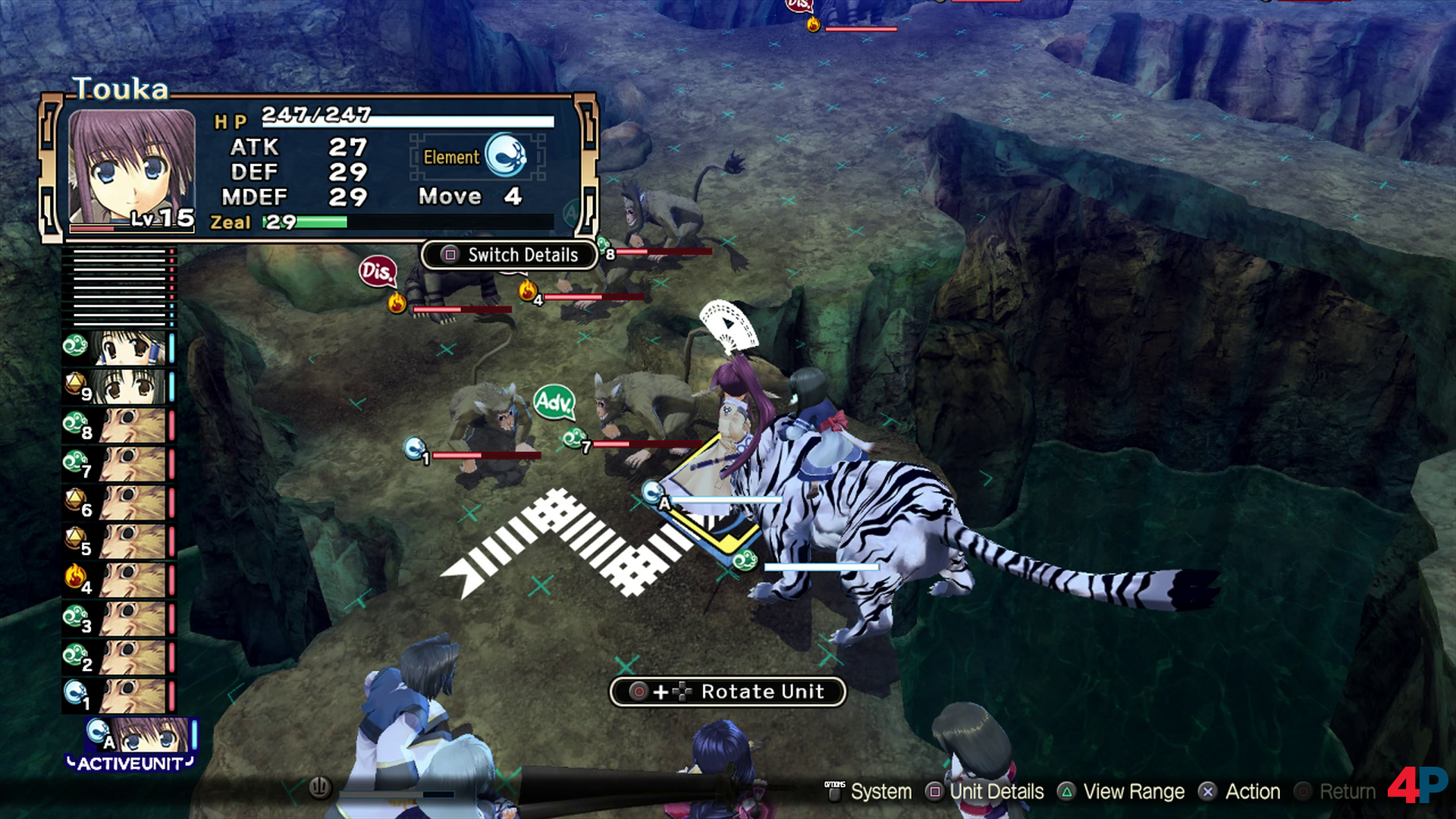Pick enemy 7 from the turn order list
Image resolution: width=1456 pixels, height=819 pixels.
tap(133, 463)
